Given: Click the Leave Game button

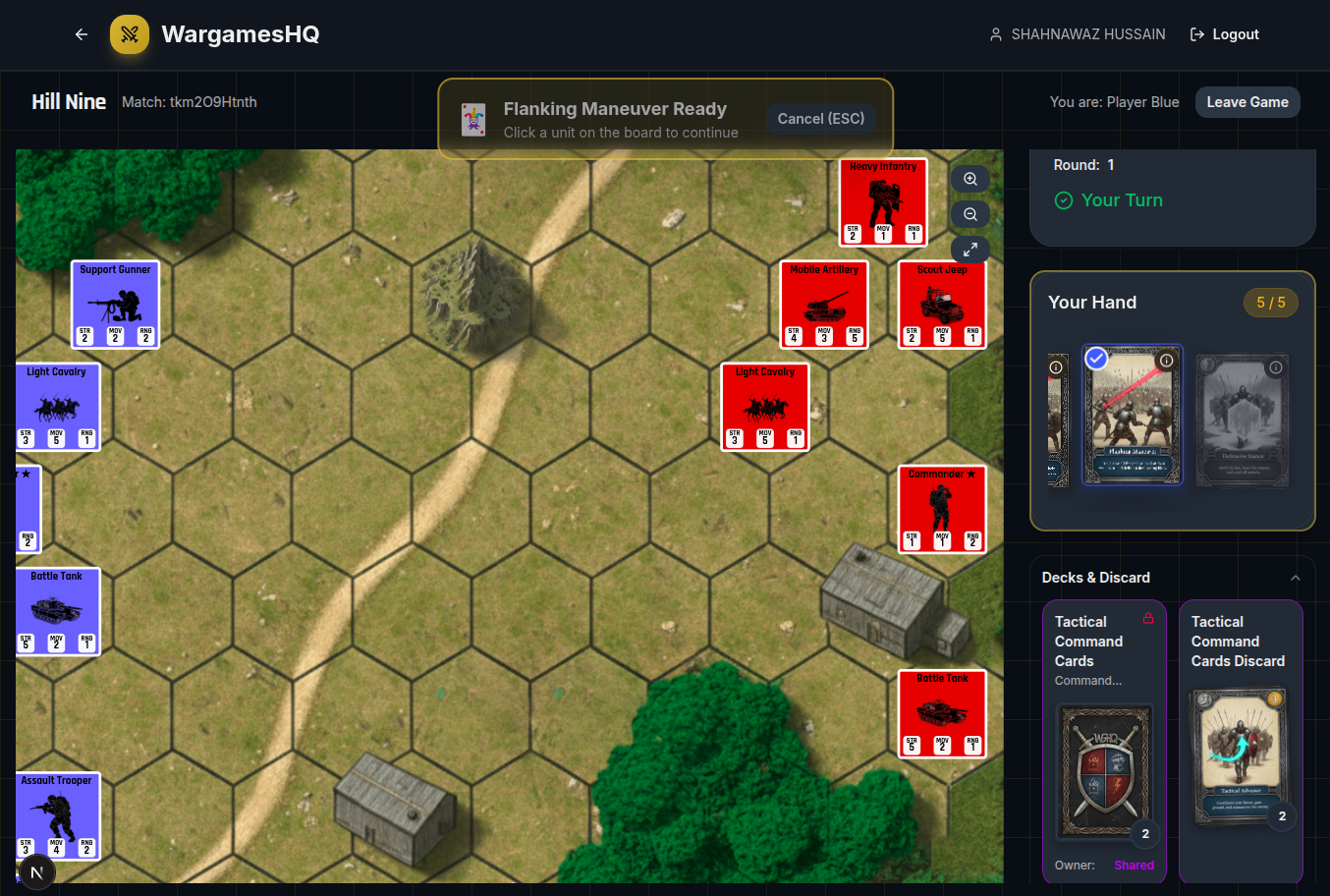Looking at the screenshot, I should coord(1247,101).
